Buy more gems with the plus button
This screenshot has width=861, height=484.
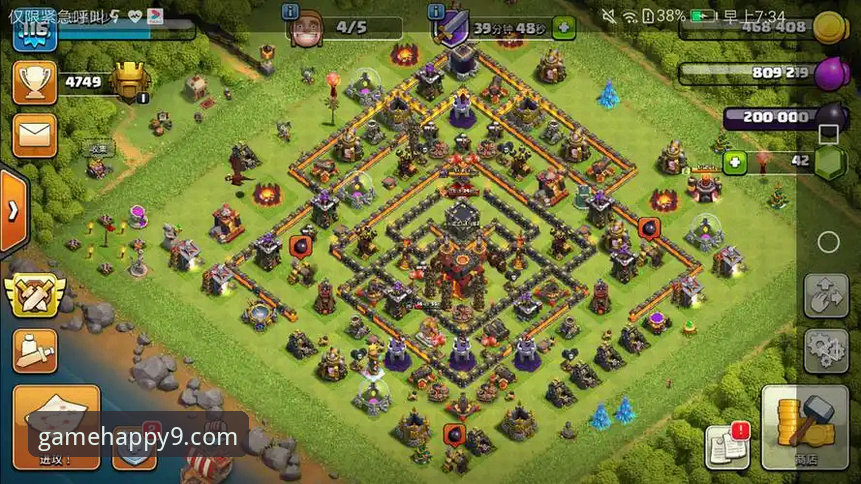pos(735,161)
